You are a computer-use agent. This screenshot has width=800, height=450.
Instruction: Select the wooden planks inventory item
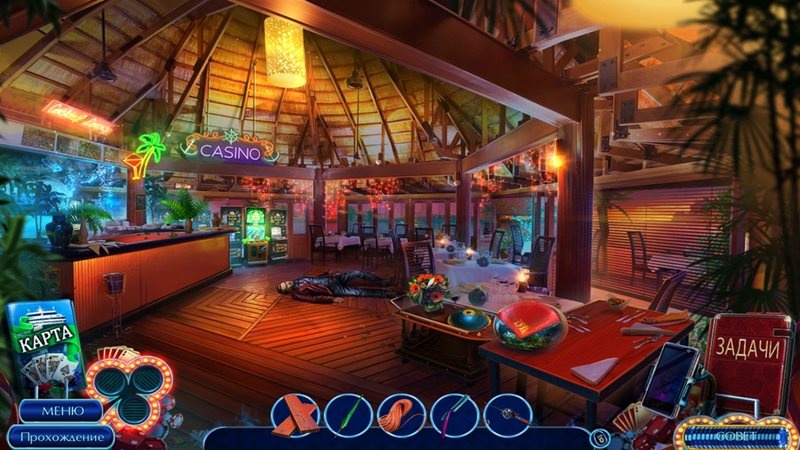click(x=294, y=414)
